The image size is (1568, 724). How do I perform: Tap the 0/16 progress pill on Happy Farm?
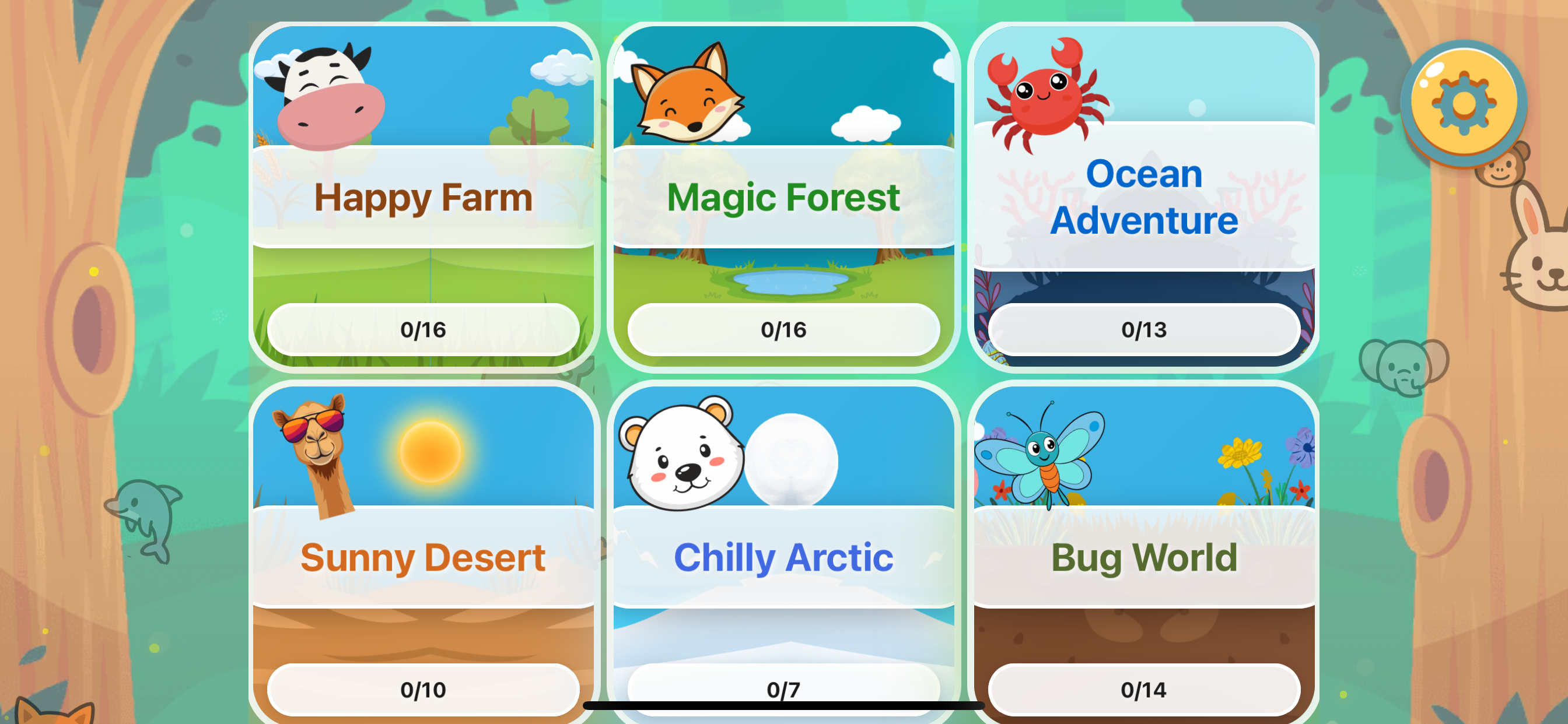point(424,329)
